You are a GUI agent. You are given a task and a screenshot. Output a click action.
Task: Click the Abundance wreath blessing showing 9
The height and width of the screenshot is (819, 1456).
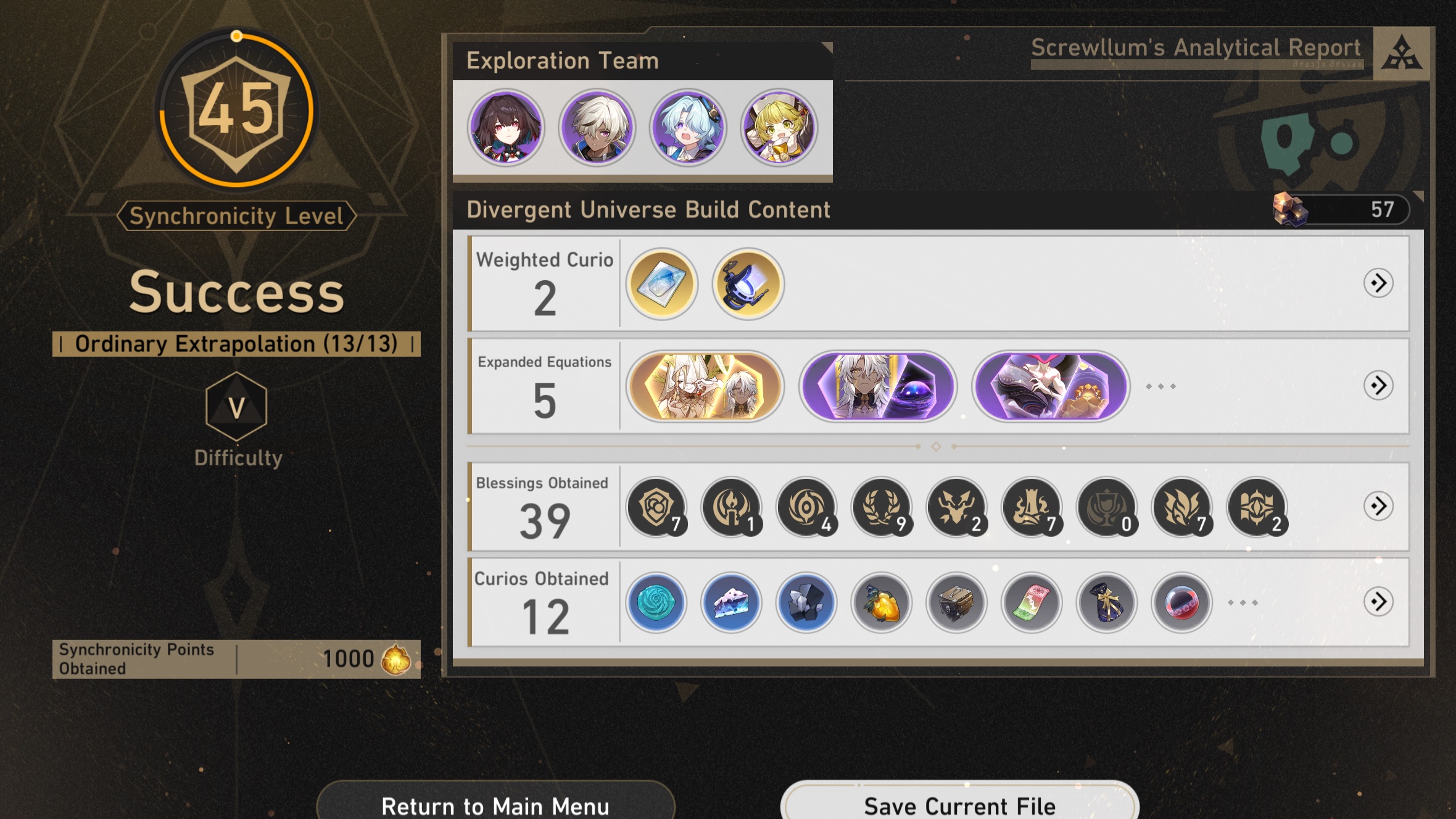(882, 507)
